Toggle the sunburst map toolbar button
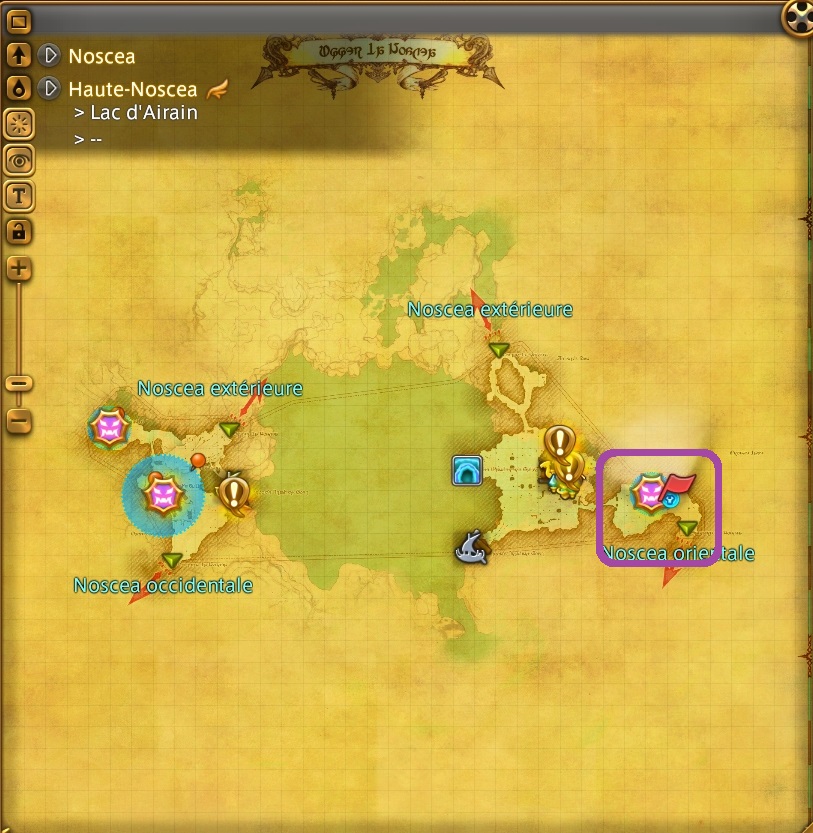This screenshot has width=813, height=833. coord(19,124)
